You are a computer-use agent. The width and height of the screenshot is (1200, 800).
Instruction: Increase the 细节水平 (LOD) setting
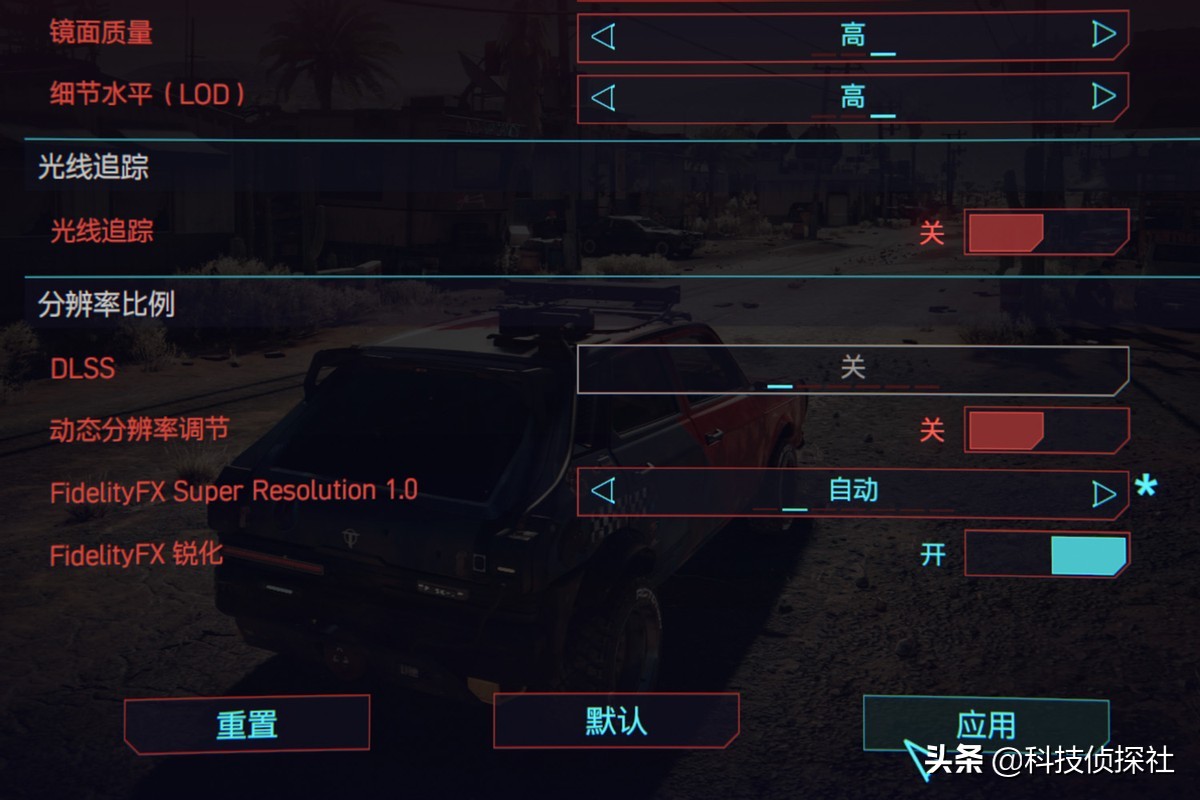click(1104, 97)
